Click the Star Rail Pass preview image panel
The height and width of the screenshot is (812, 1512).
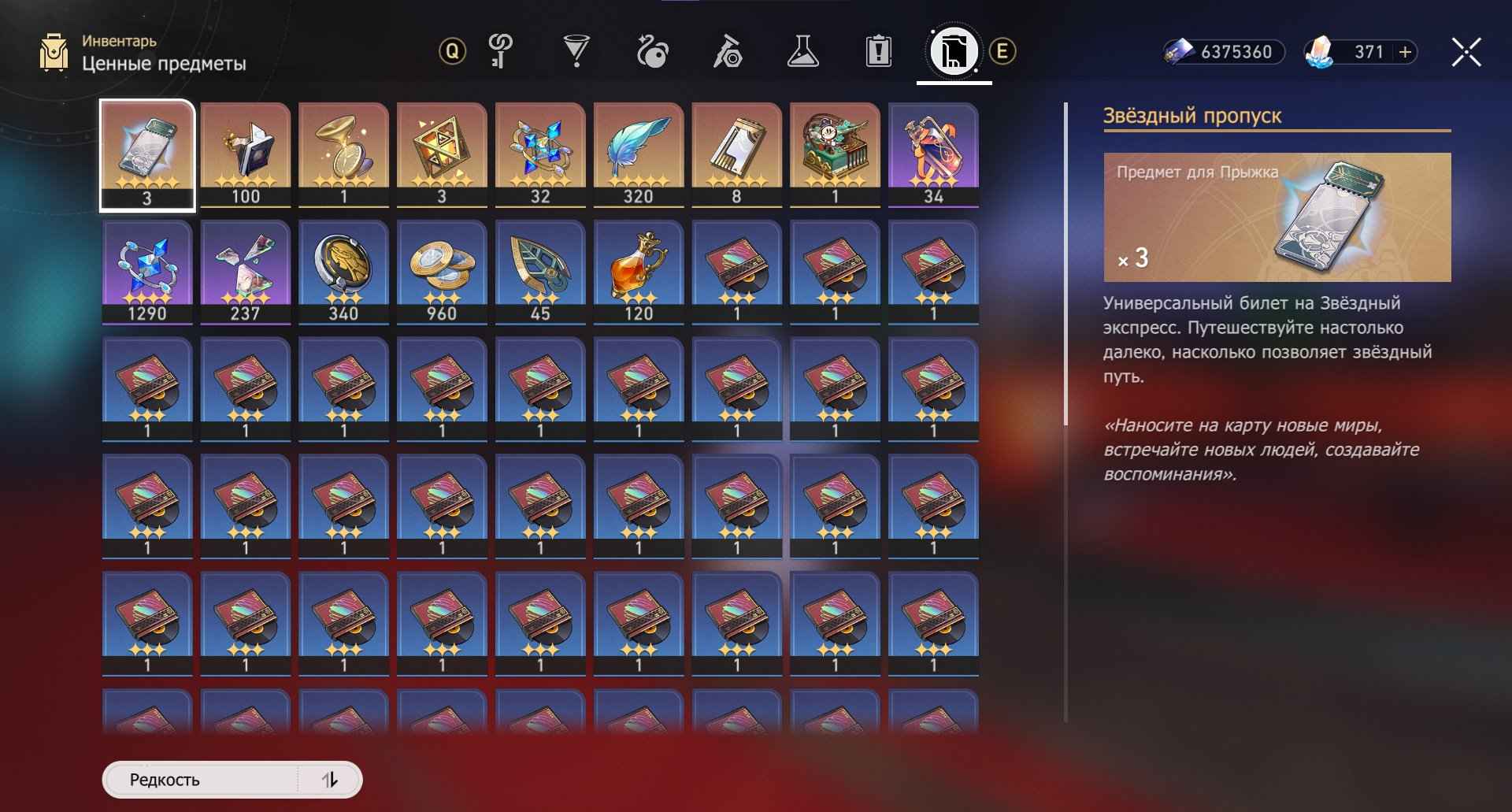click(x=1276, y=218)
